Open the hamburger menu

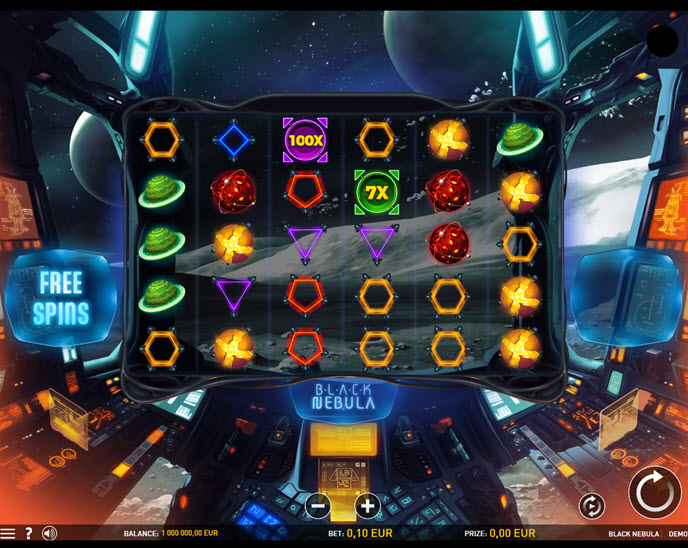coord(8,534)
